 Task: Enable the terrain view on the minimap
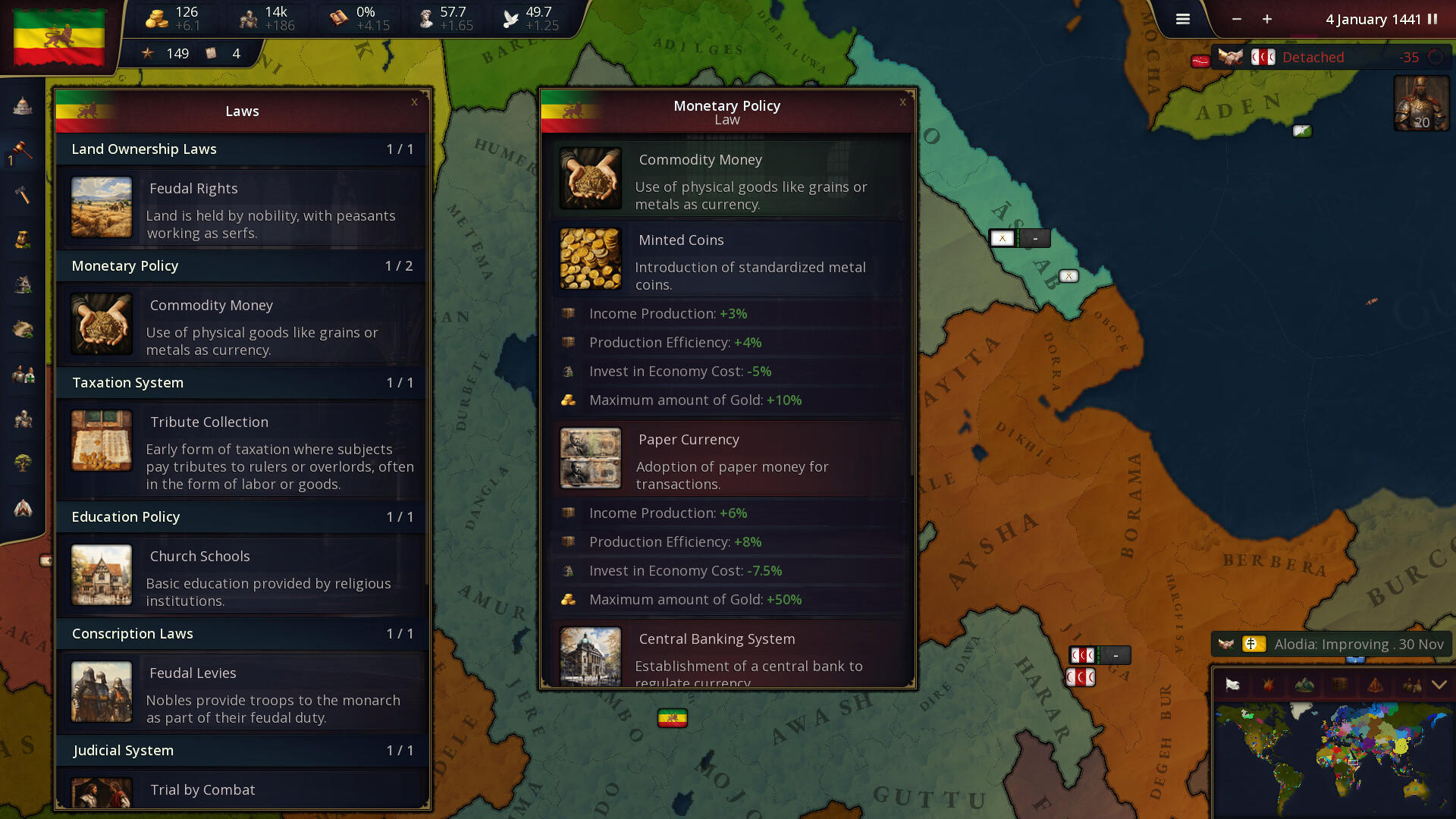[x=1304, y=685]
